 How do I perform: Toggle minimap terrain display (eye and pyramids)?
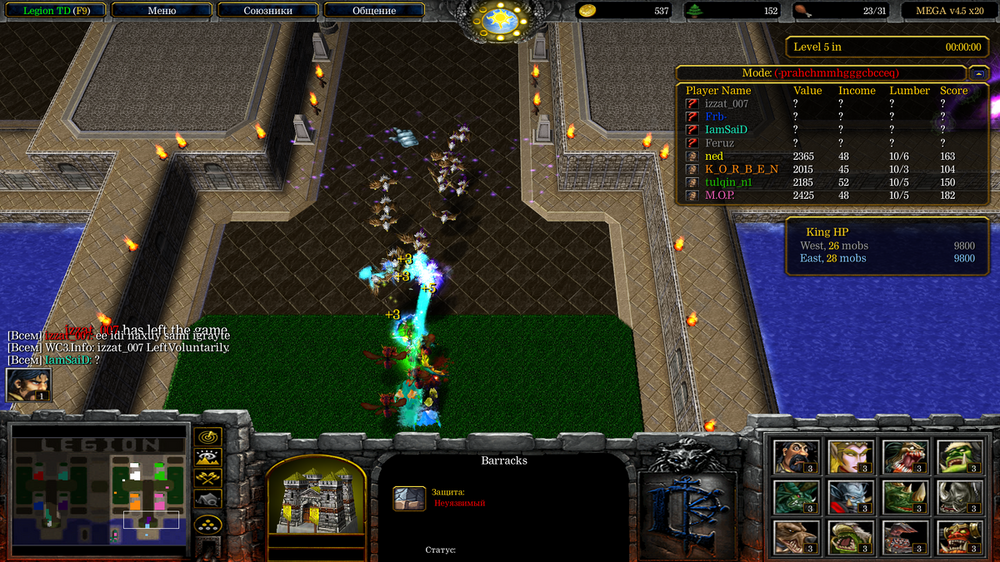(x=208, y=459)
